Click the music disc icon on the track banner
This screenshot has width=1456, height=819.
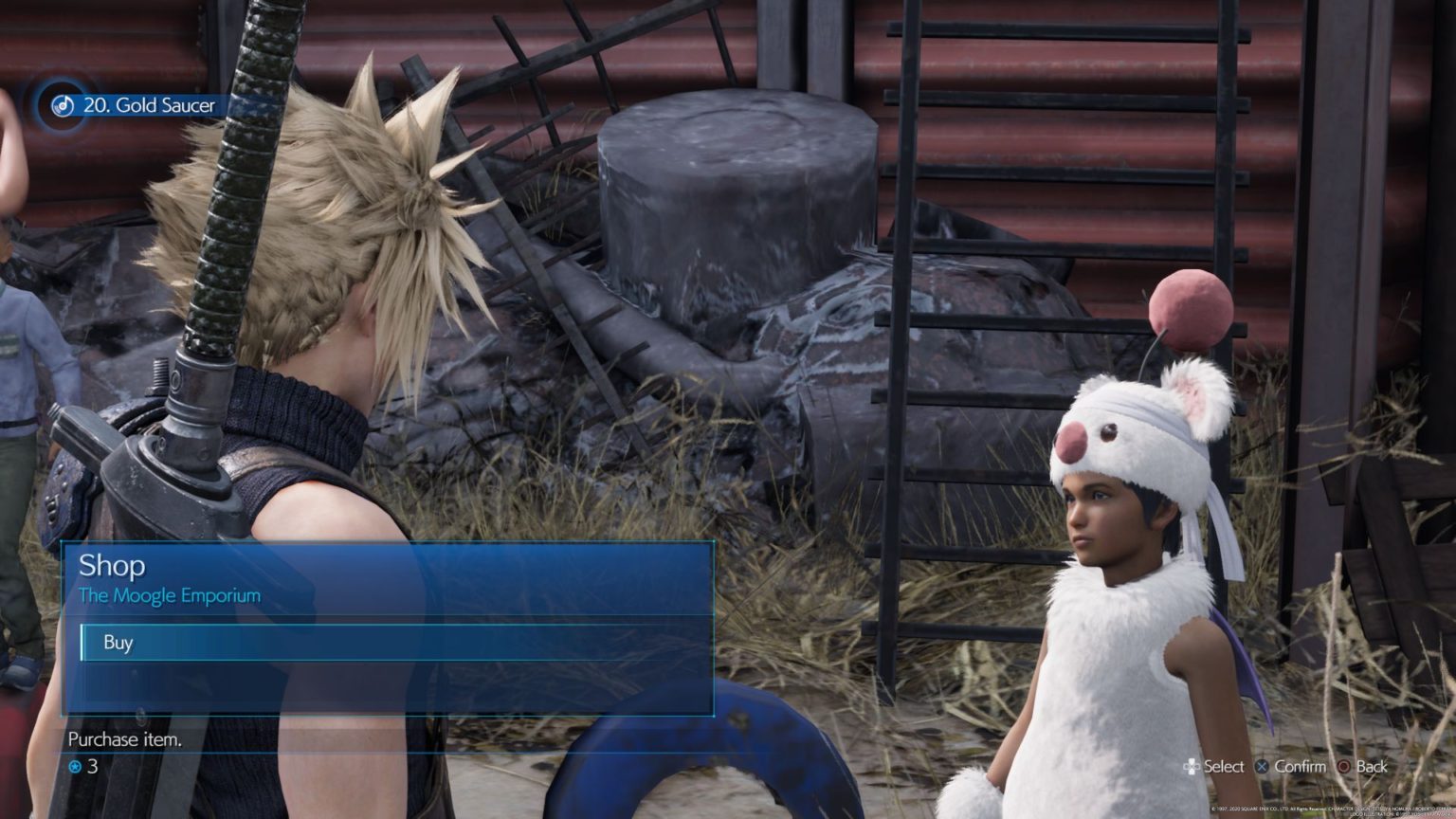(x=61, y=107)
